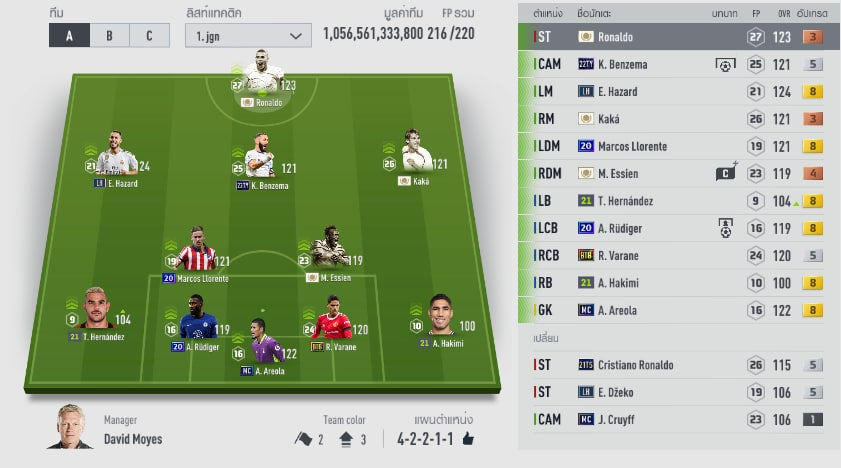The height and width of the screenshot is (468, 841).
Task: Switch to team tab A
Action: coord(69,35)
